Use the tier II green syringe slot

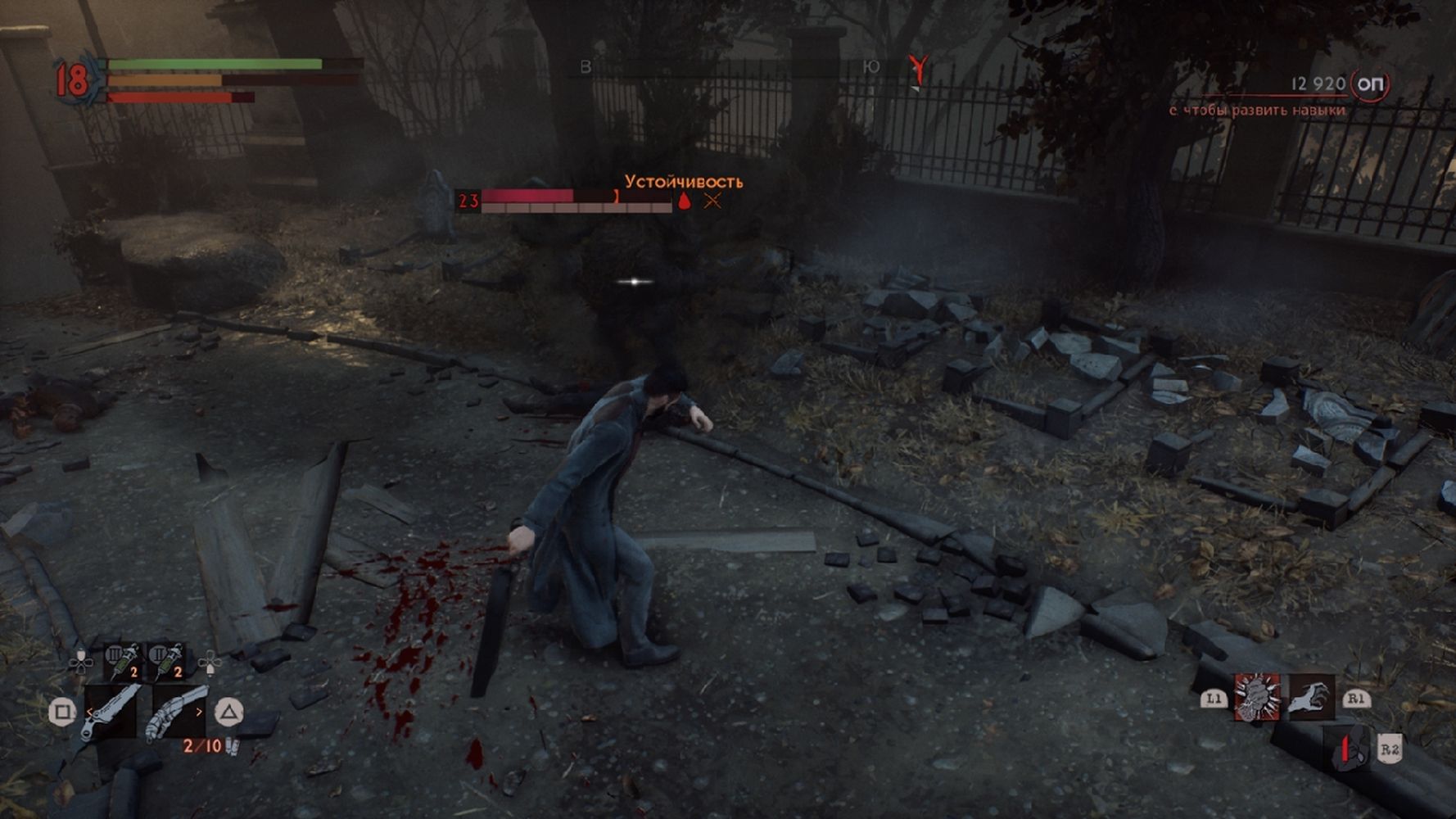167,661
